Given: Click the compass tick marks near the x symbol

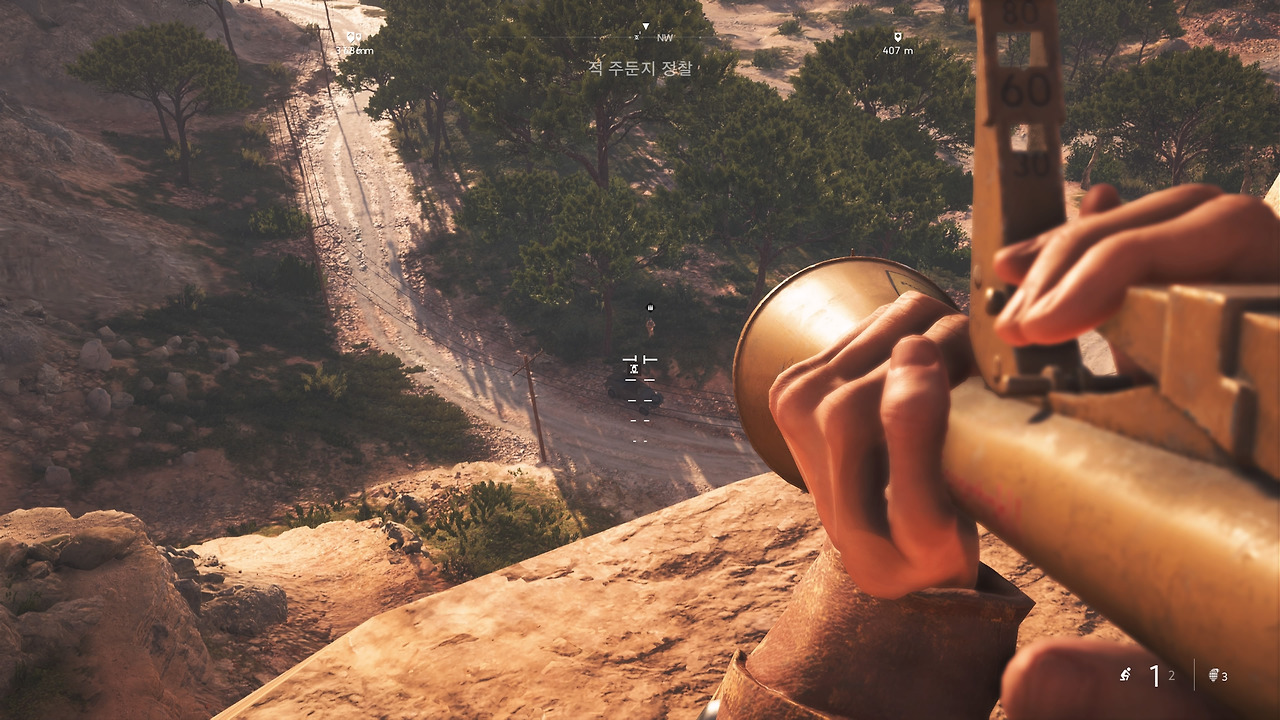Looking at the screenshot, I should (636, 37).
